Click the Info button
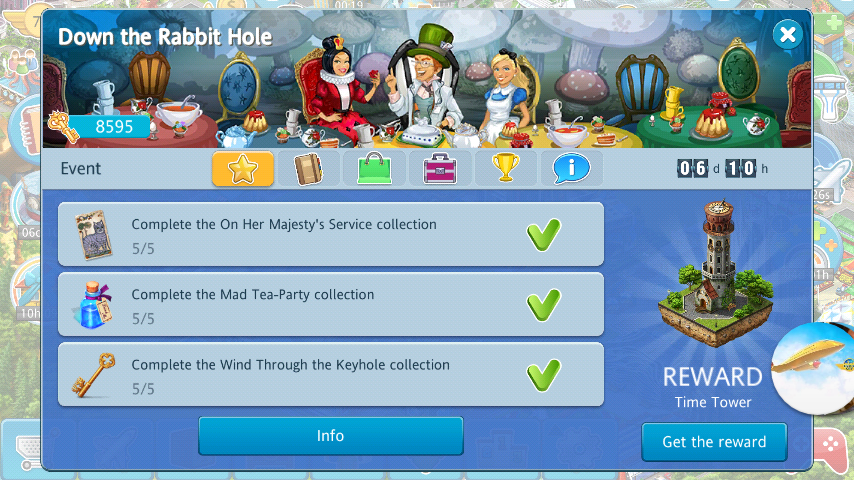 pos(330,436)
